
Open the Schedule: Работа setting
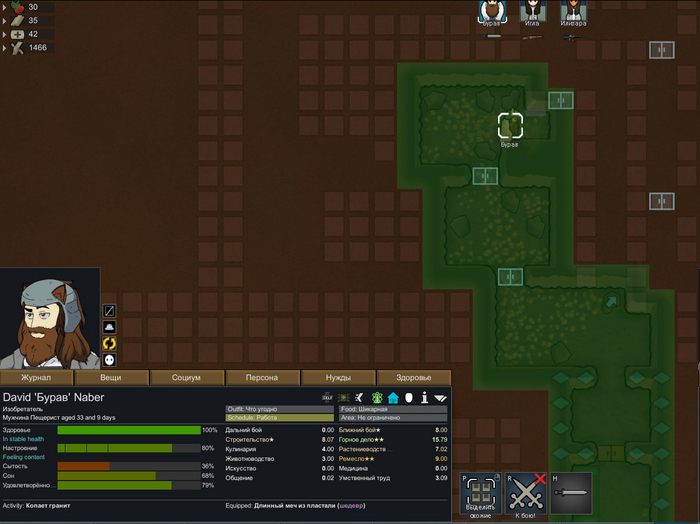tap(265, 418)
